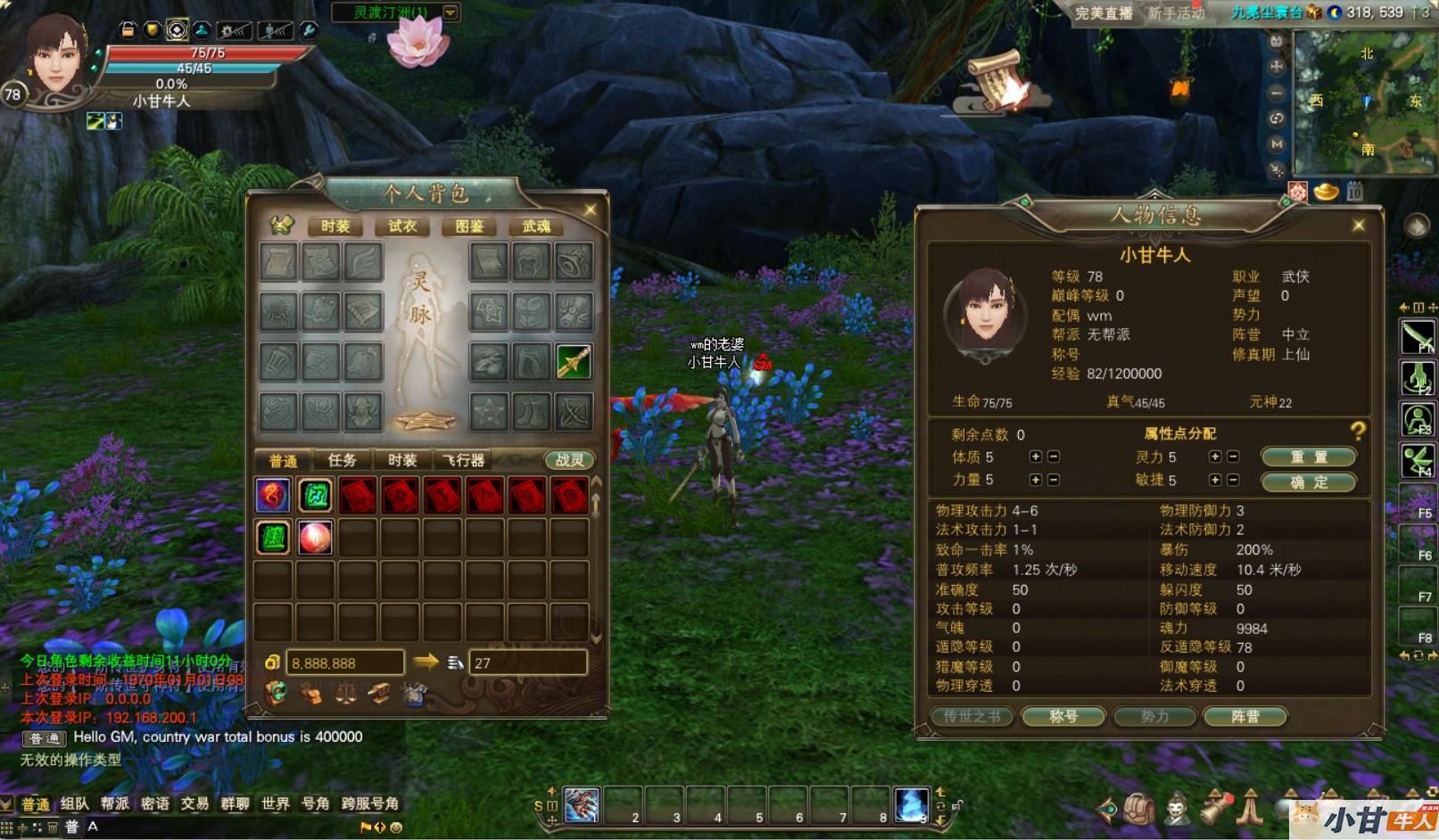This screenshot has width=1439, height=840.
Task: Switch to the 时装 tab above equipment
Action: pos(335,226)
